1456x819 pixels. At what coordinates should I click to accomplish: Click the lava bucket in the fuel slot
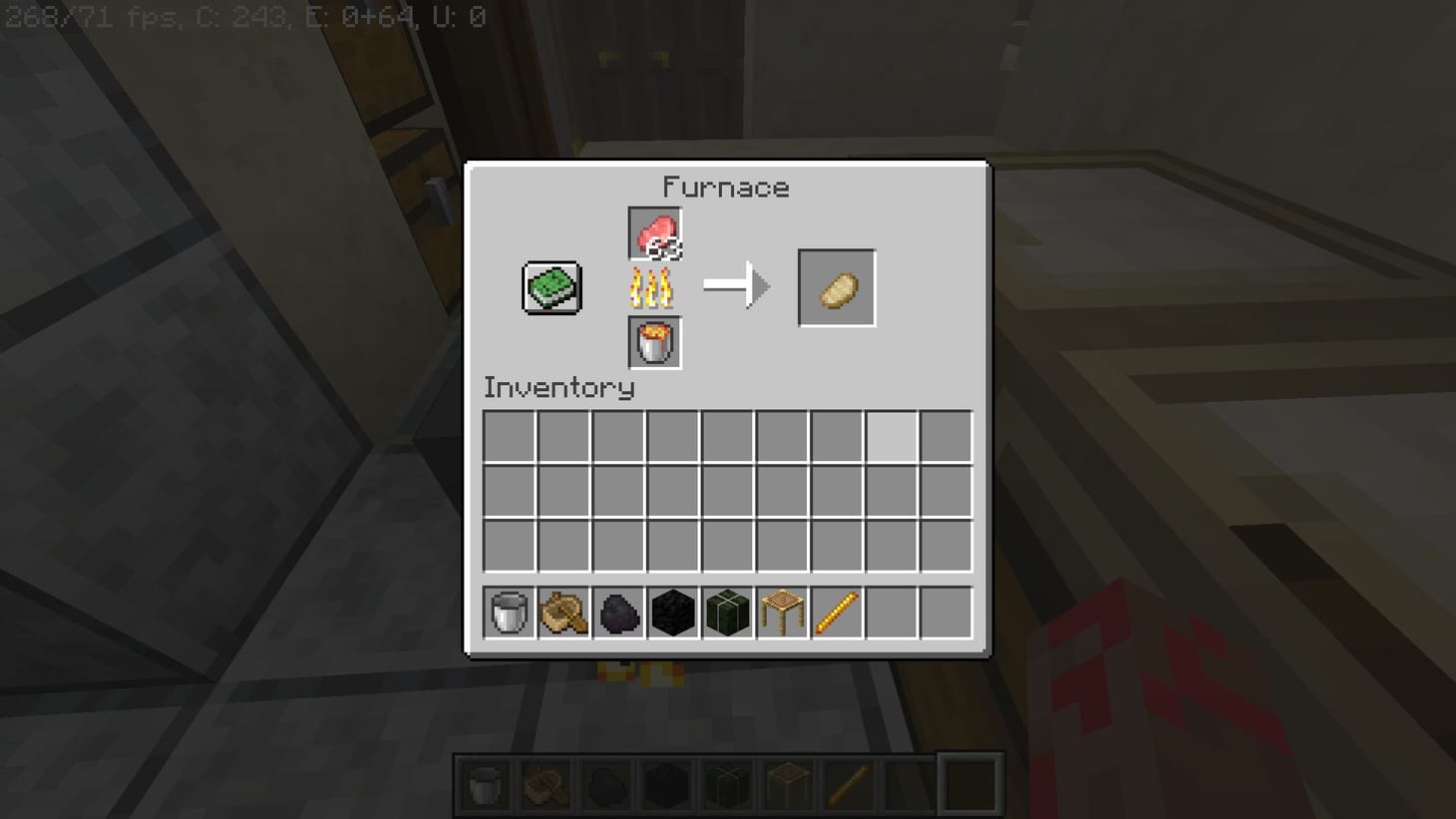(653, 342)
